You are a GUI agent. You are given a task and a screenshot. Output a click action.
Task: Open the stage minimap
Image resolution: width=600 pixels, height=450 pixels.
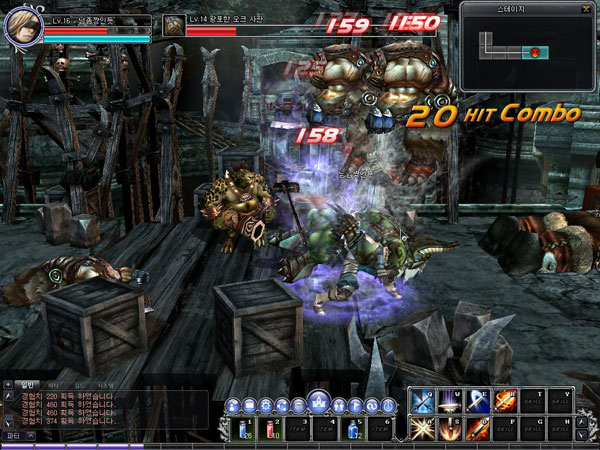[x=527, y=45]
